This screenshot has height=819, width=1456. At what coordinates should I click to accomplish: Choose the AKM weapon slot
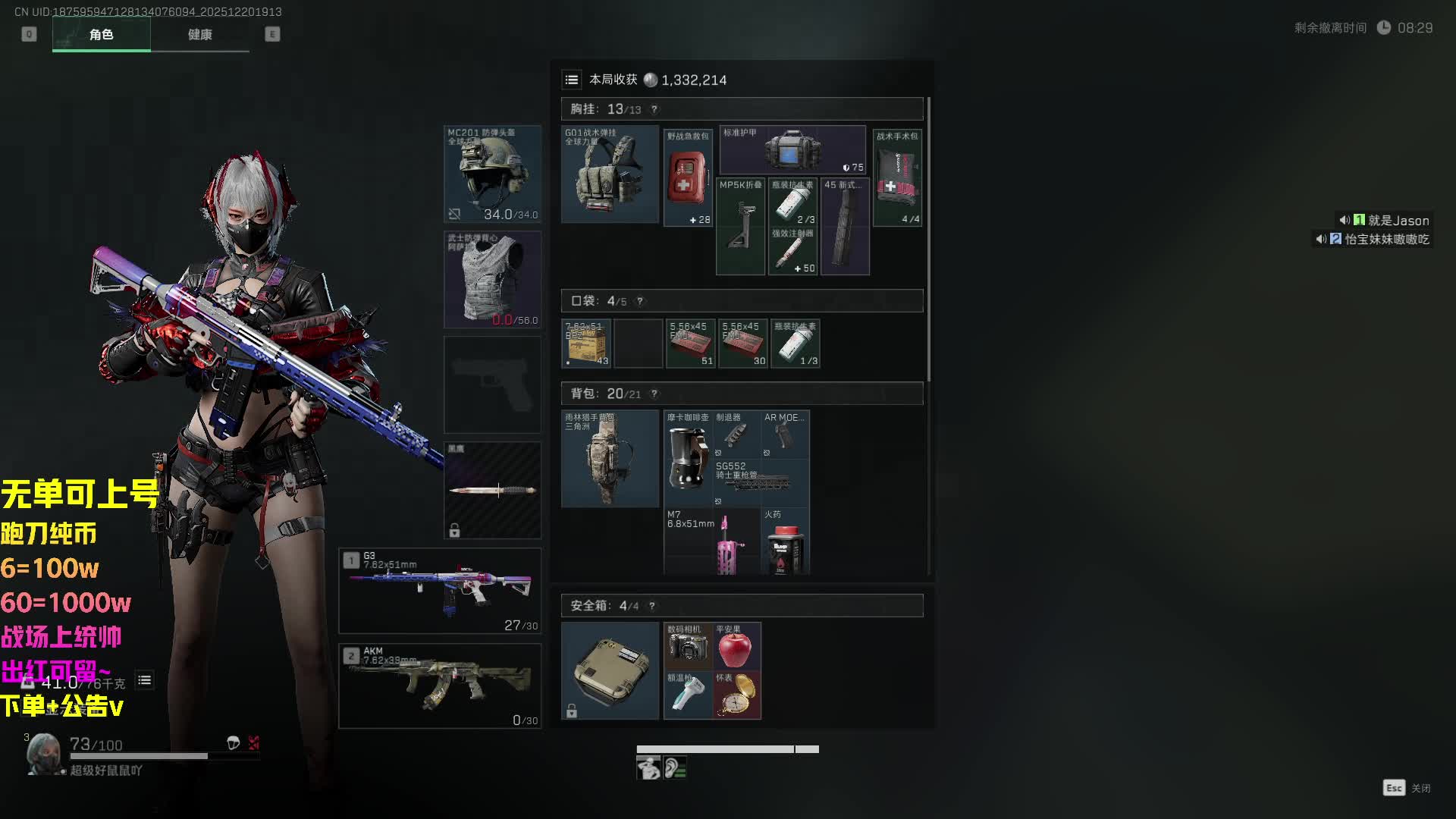coord(440,686)
